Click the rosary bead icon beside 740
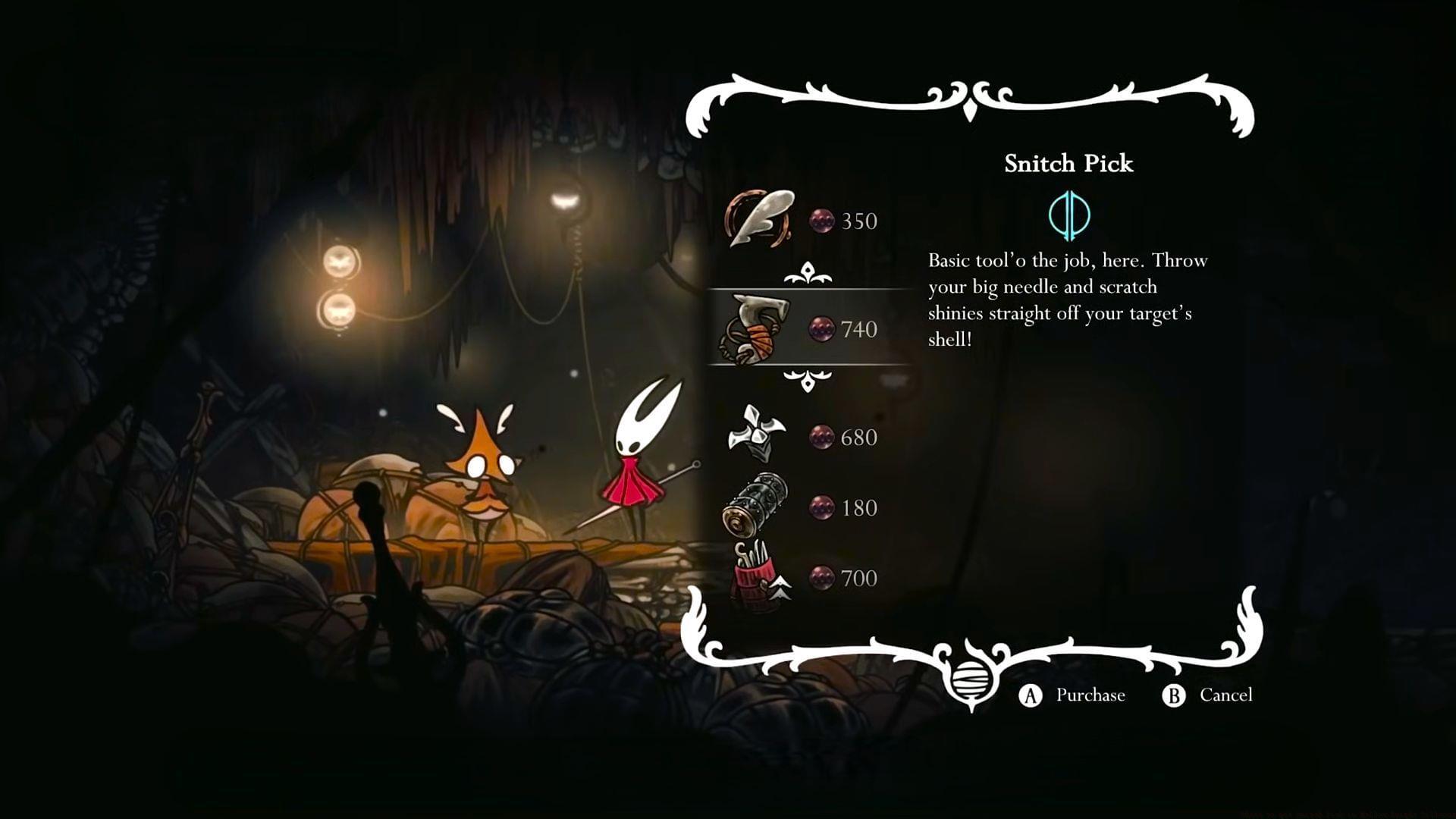This screenshot has width=1456, height=819. pos(823,330)
